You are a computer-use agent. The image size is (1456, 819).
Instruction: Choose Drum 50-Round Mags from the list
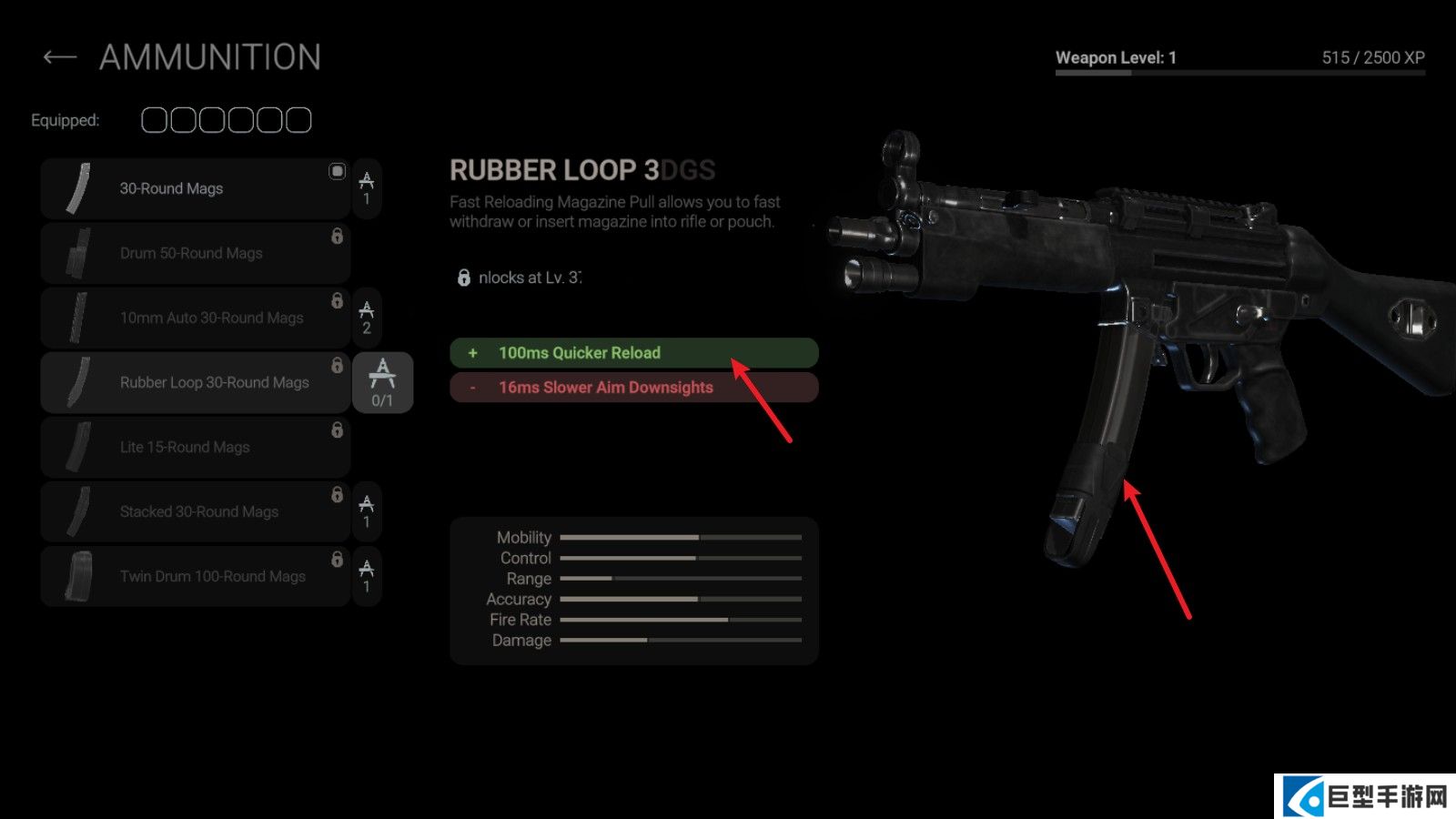(195, 253)
